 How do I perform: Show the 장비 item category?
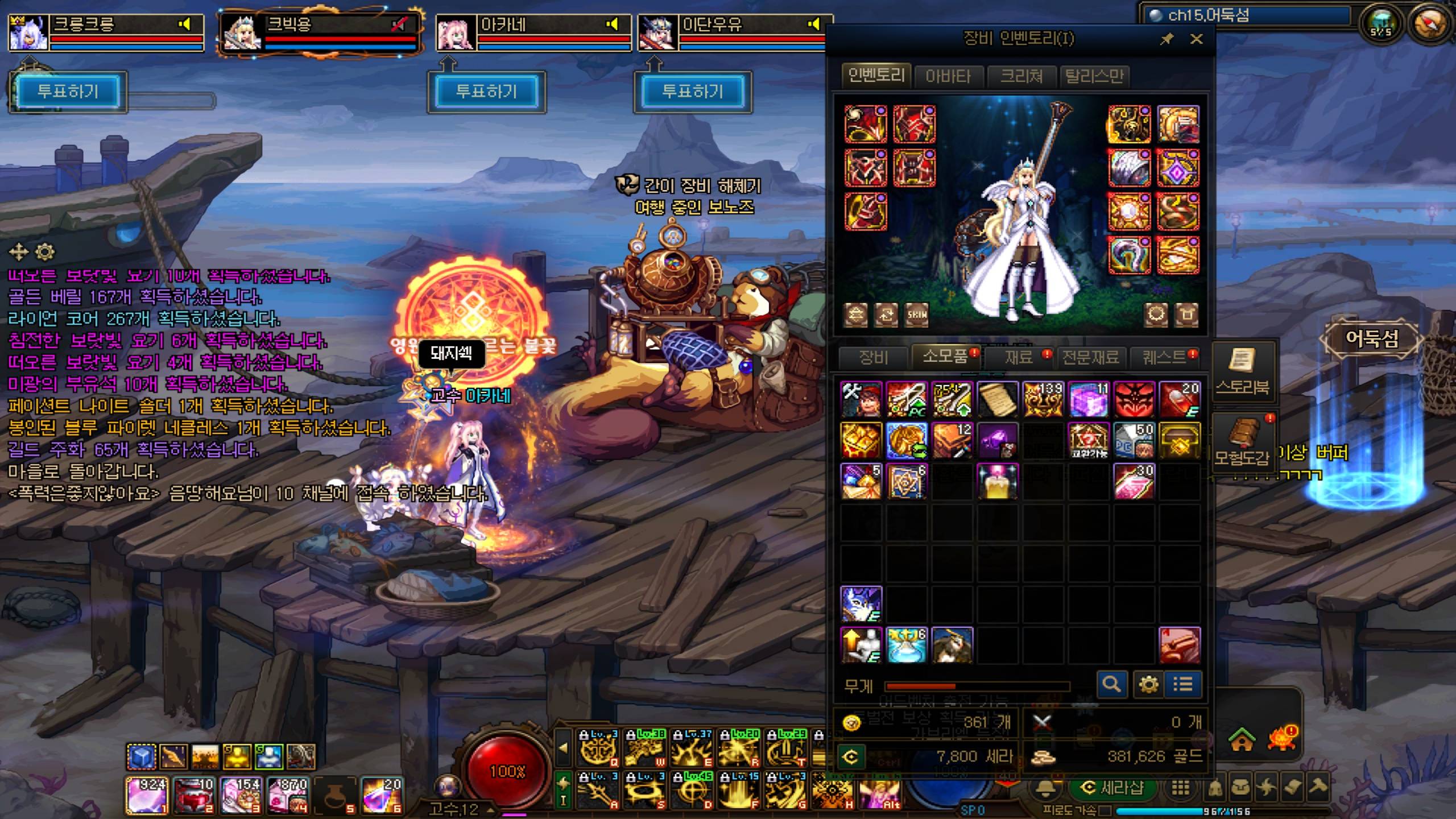[874, 357]
